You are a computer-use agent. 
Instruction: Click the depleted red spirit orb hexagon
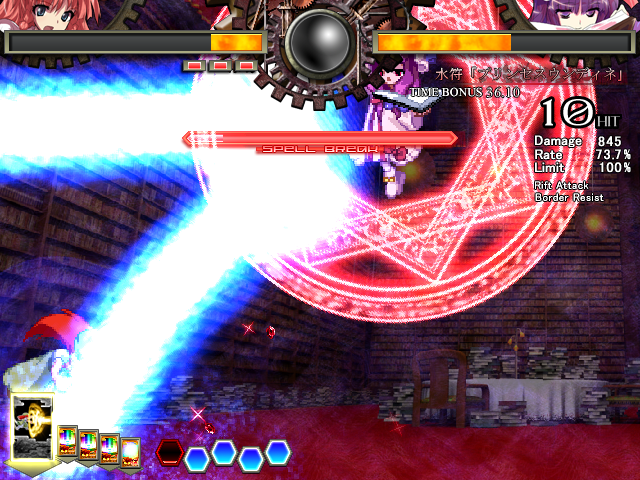point(170,452)
